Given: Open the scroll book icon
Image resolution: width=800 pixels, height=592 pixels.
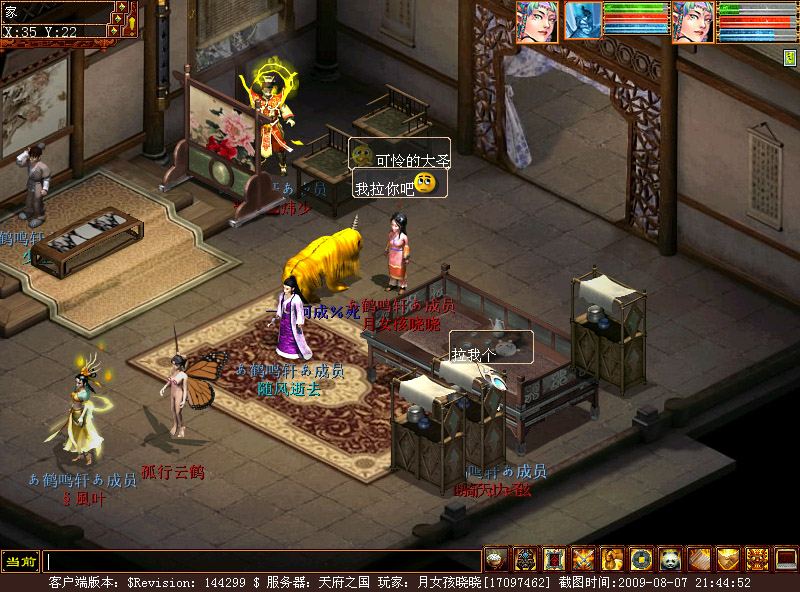Looking at the screenshot, I should pos(699,559).
